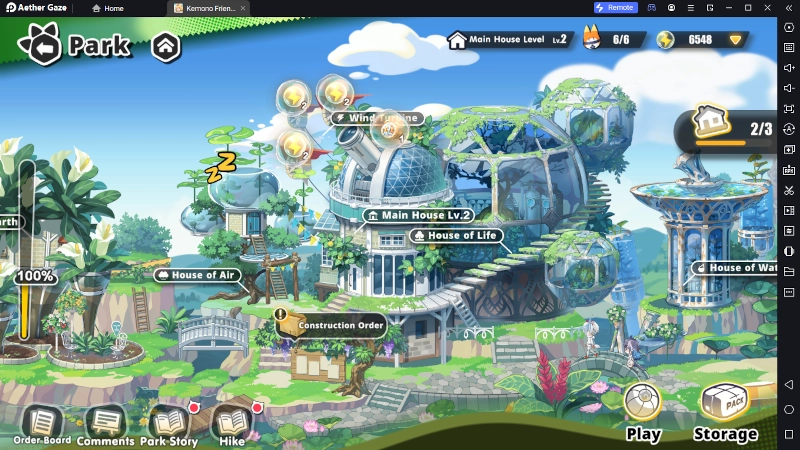Start a Hike

pos(232,424)
